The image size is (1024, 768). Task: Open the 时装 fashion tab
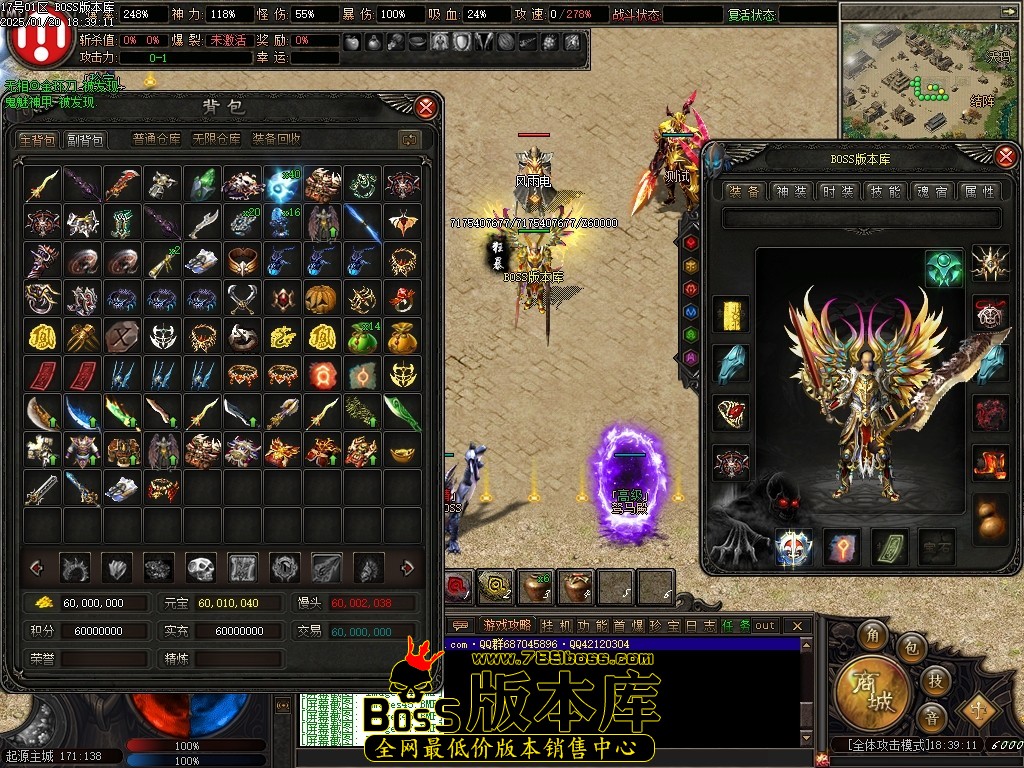tap(837, 191)
